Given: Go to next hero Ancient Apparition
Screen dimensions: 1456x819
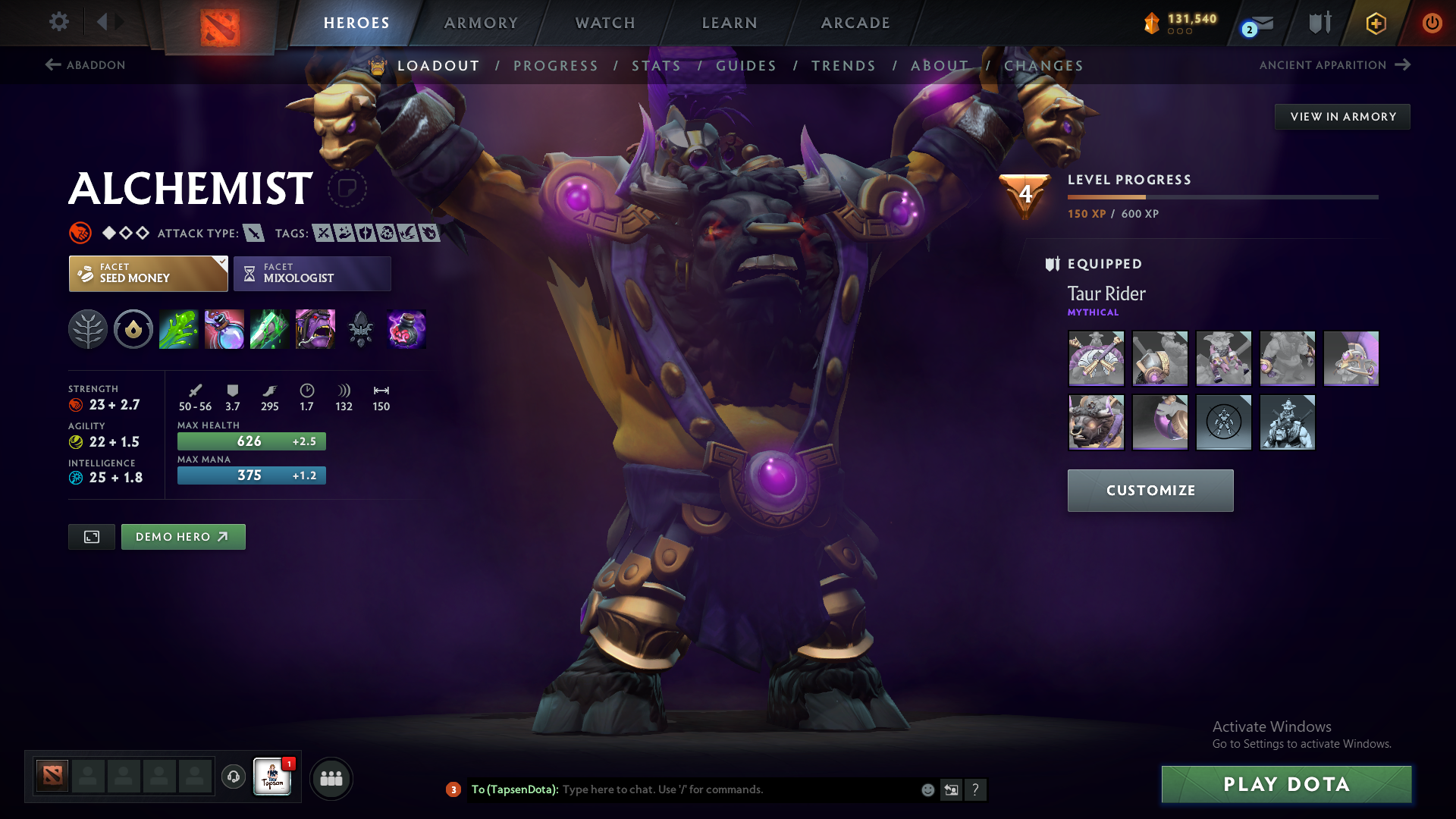Looking at the screenshot, I should click(1335, 65).
